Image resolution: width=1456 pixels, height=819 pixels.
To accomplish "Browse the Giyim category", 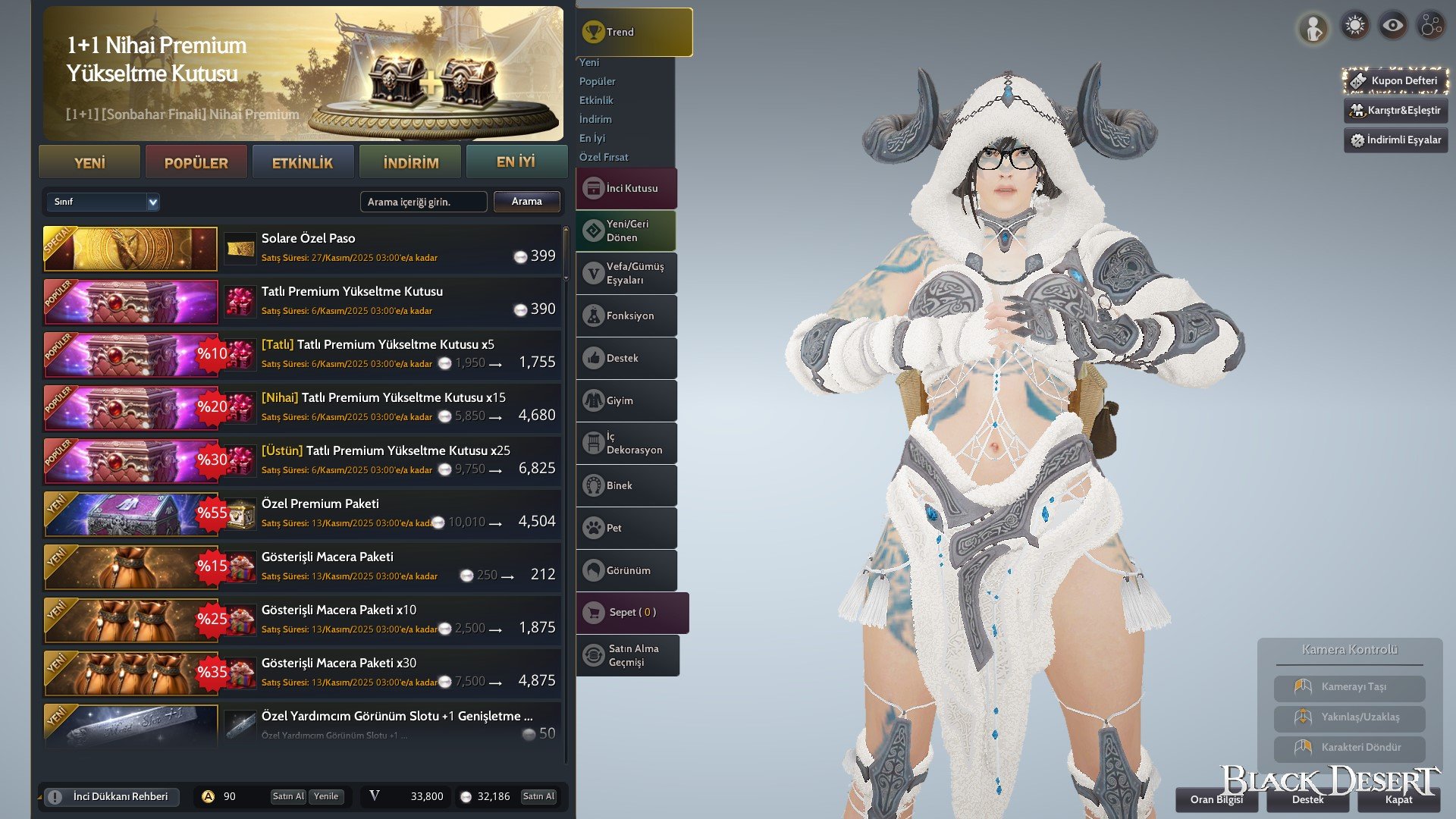I will [x=626, y=400].
